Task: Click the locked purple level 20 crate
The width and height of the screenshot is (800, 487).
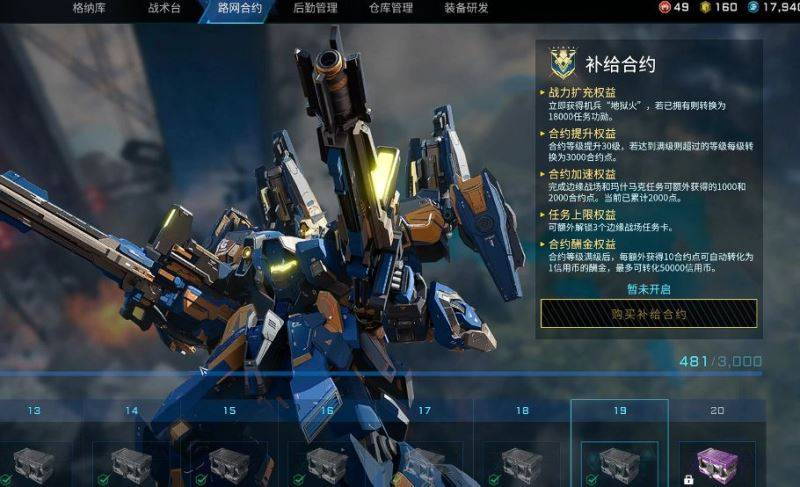Action: [x=716, y=464]
